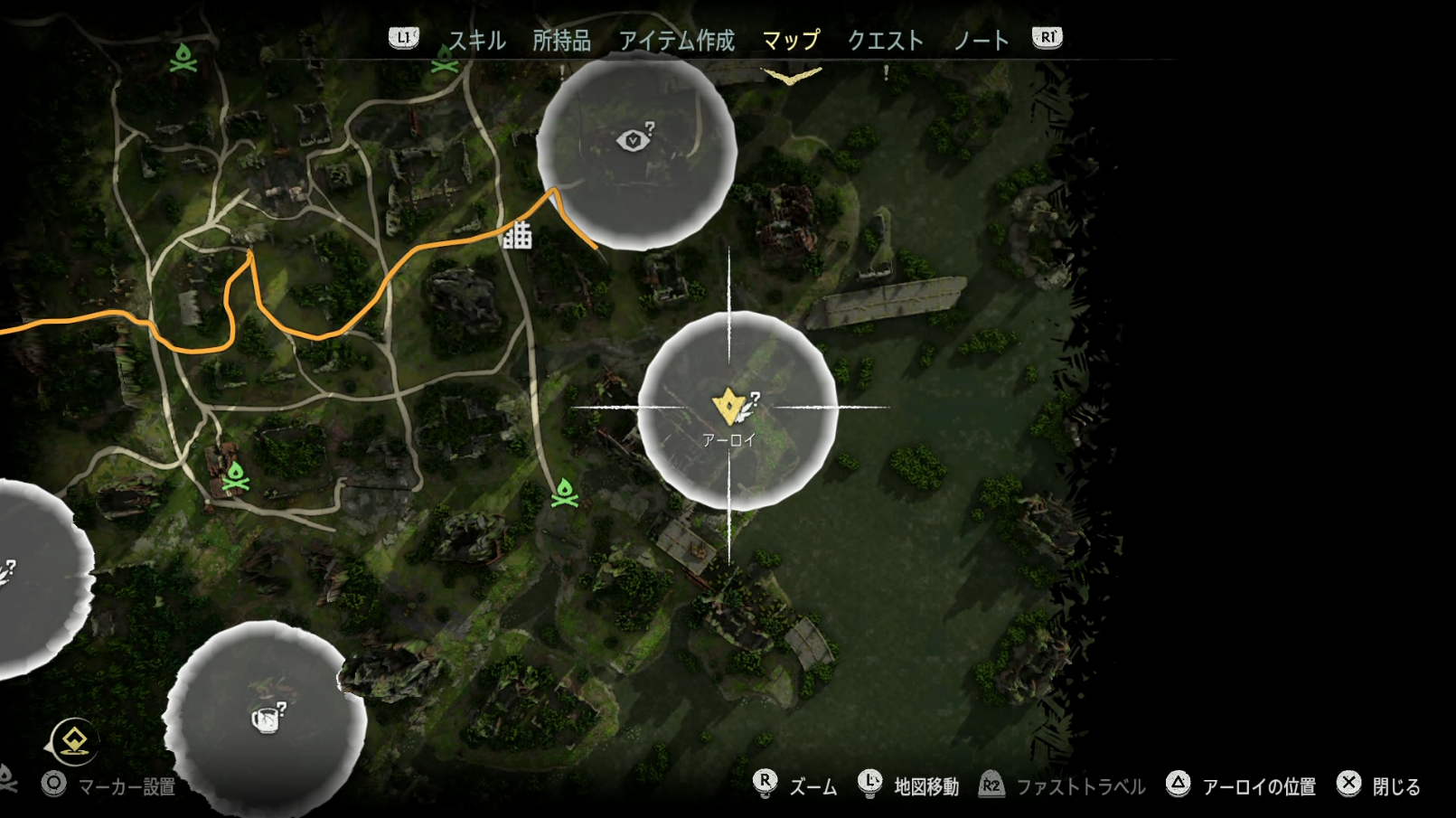Viewport: 1456px width, 818px height.
Task: Go to the アイテム作成 crafting tab
Action: point(676,40)
